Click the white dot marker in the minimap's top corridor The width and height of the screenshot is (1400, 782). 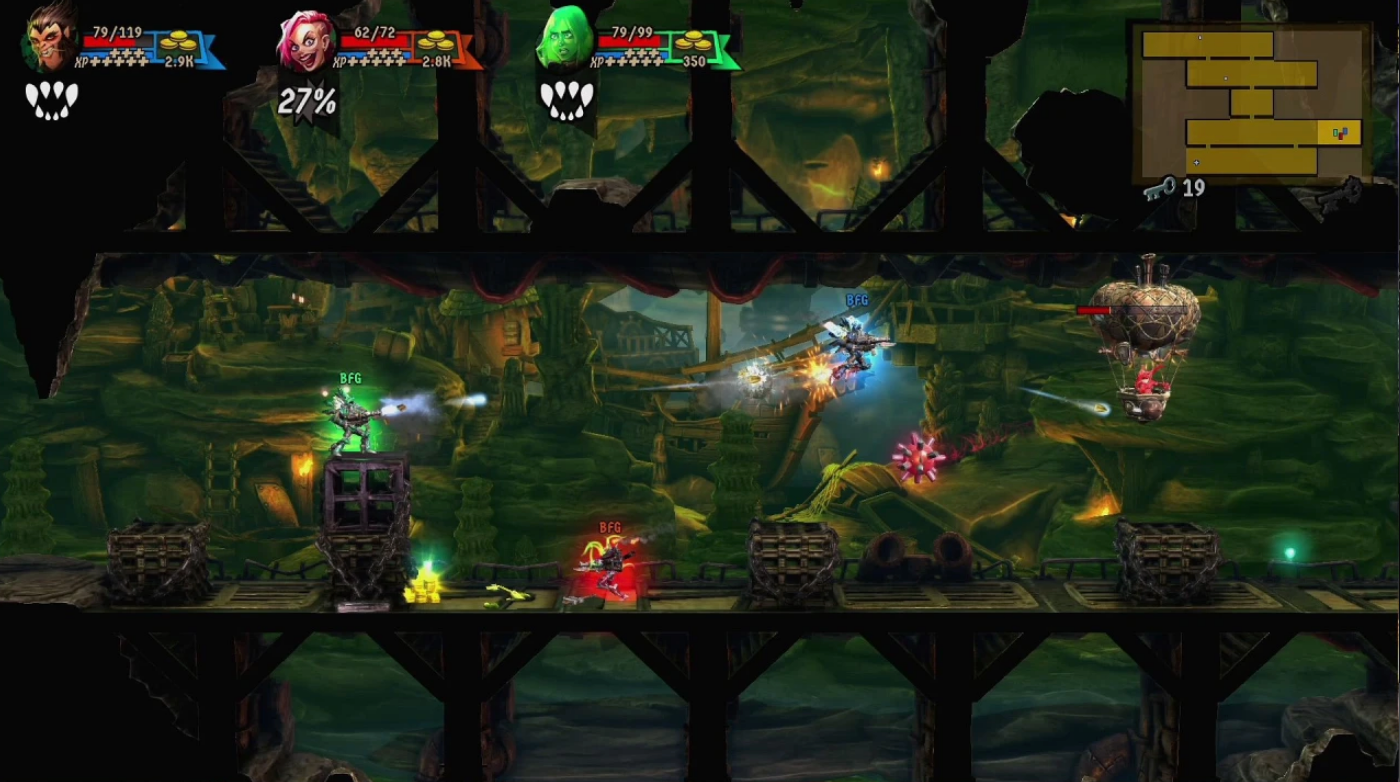pos(1200,37)
